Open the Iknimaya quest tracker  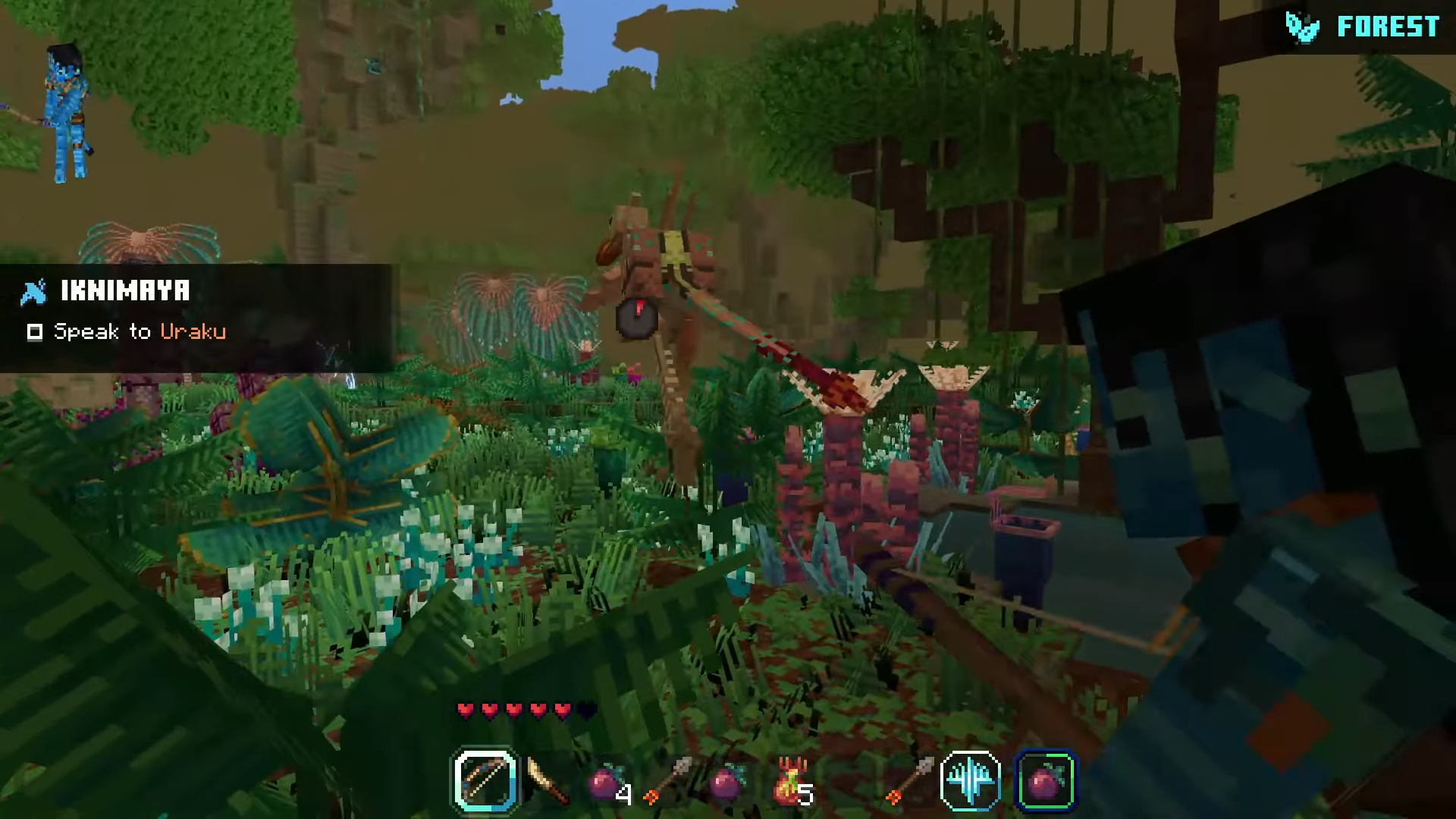[125, 290]
